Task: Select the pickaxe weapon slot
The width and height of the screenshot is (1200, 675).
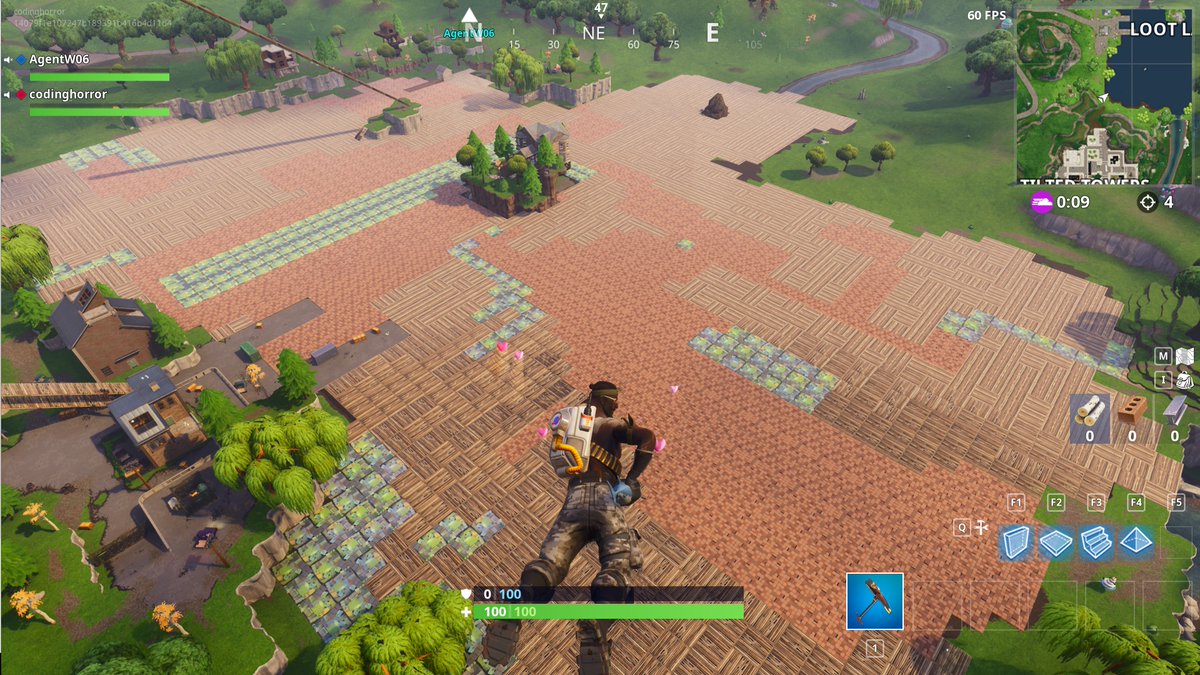Action: point(874,601)
